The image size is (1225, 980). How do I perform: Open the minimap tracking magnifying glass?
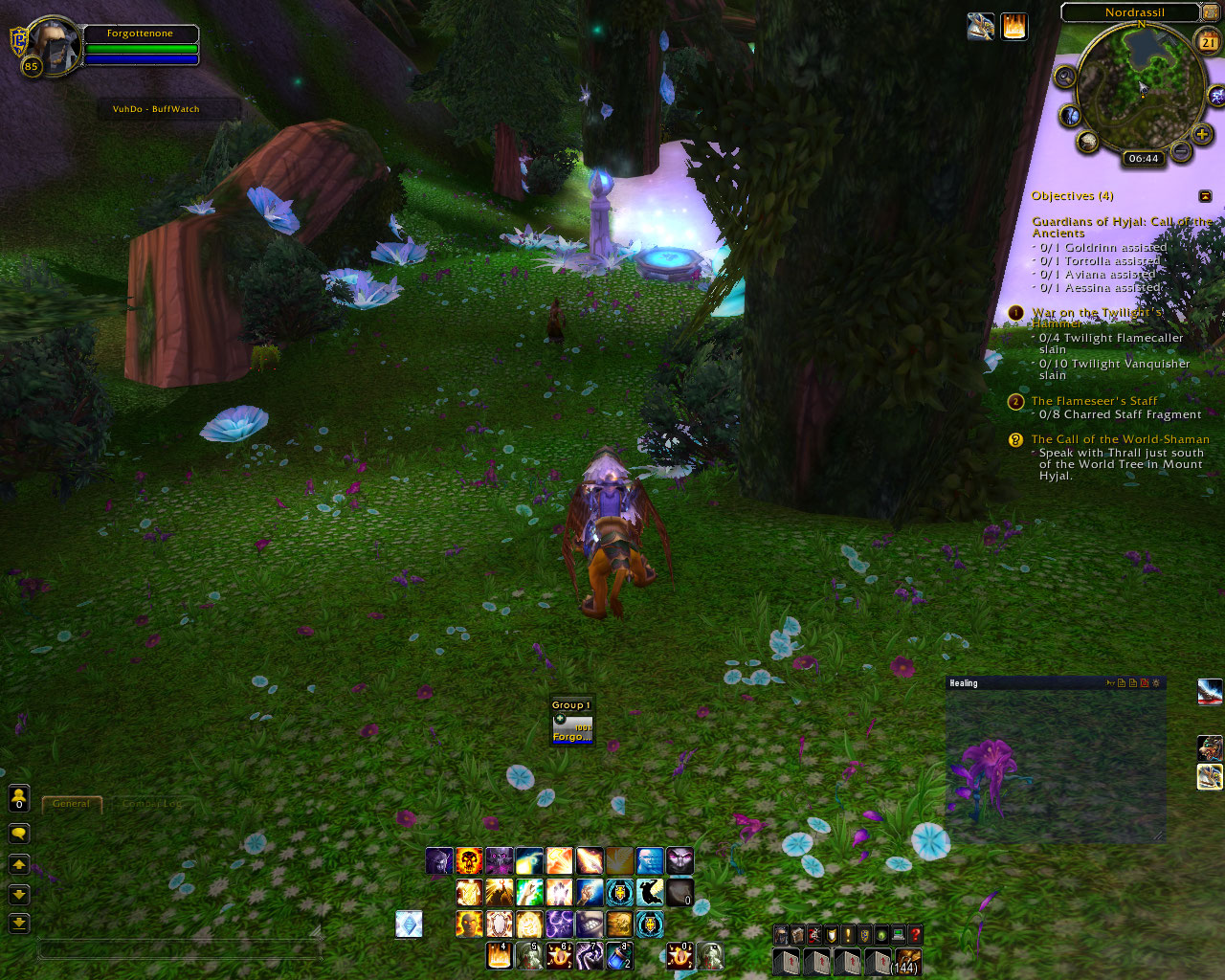[1065, 77]
